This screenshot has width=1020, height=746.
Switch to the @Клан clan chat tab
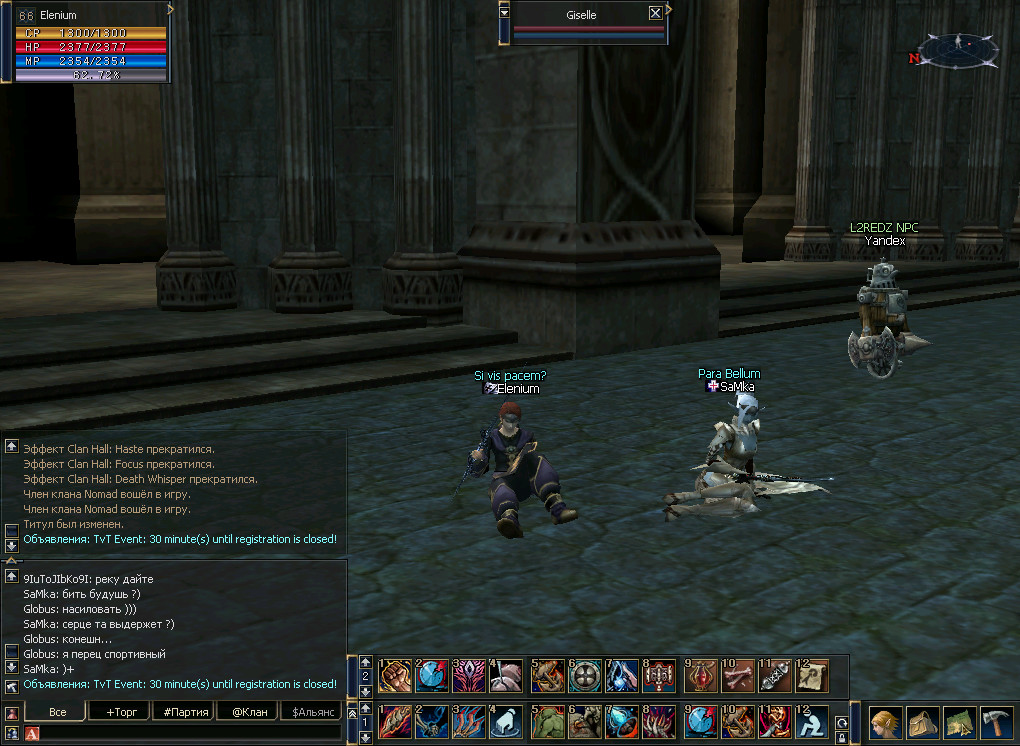(x=247, y=712)
